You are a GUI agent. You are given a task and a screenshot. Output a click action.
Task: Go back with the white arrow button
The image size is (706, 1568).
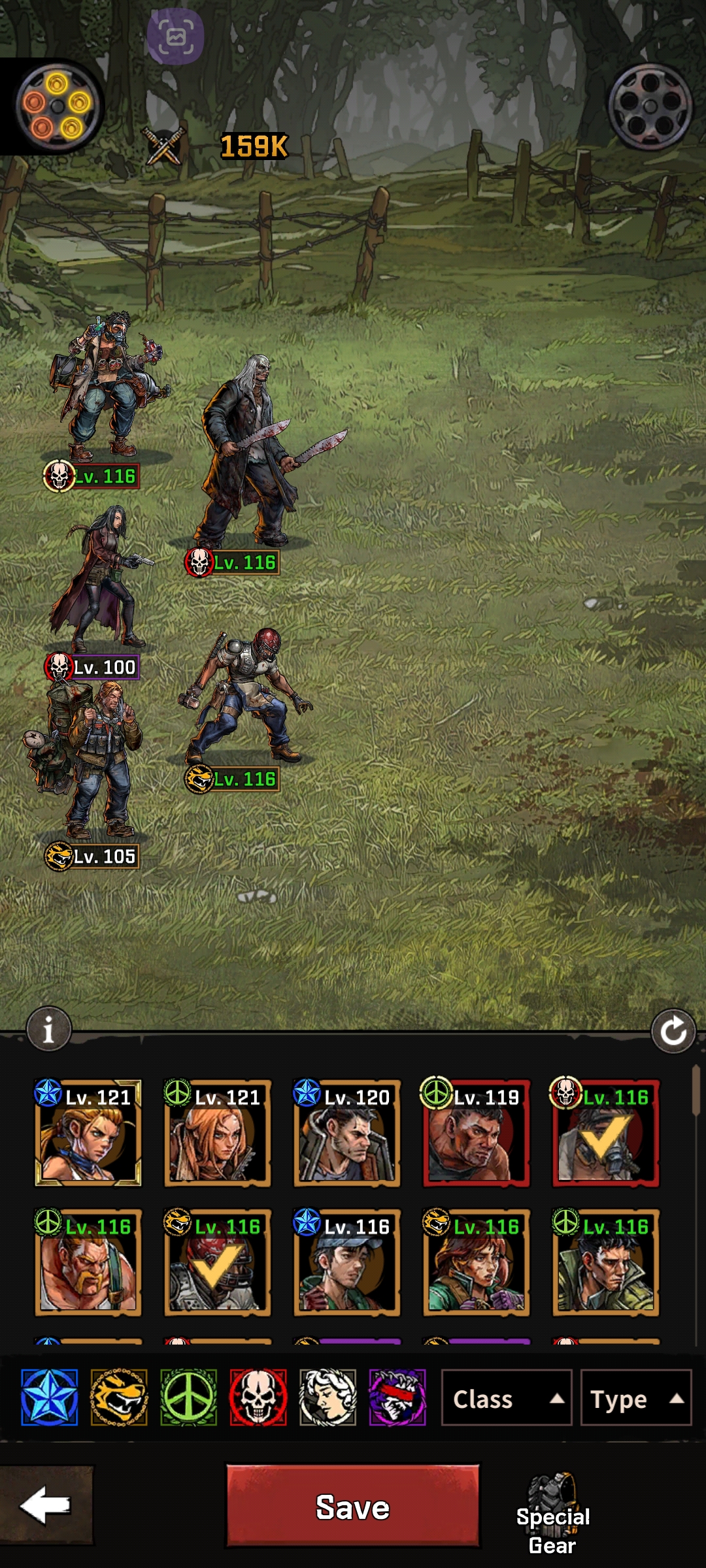click(x=46, y=1505)
